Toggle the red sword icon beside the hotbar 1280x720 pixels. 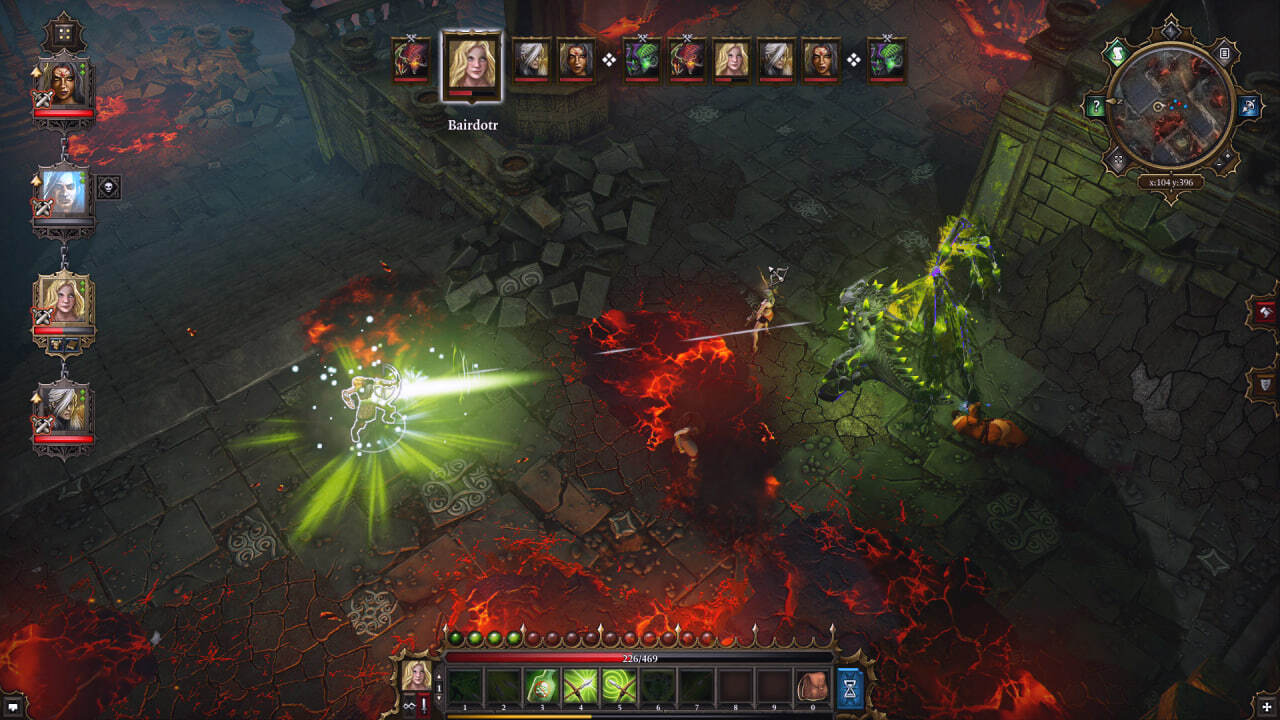[424, 706]
